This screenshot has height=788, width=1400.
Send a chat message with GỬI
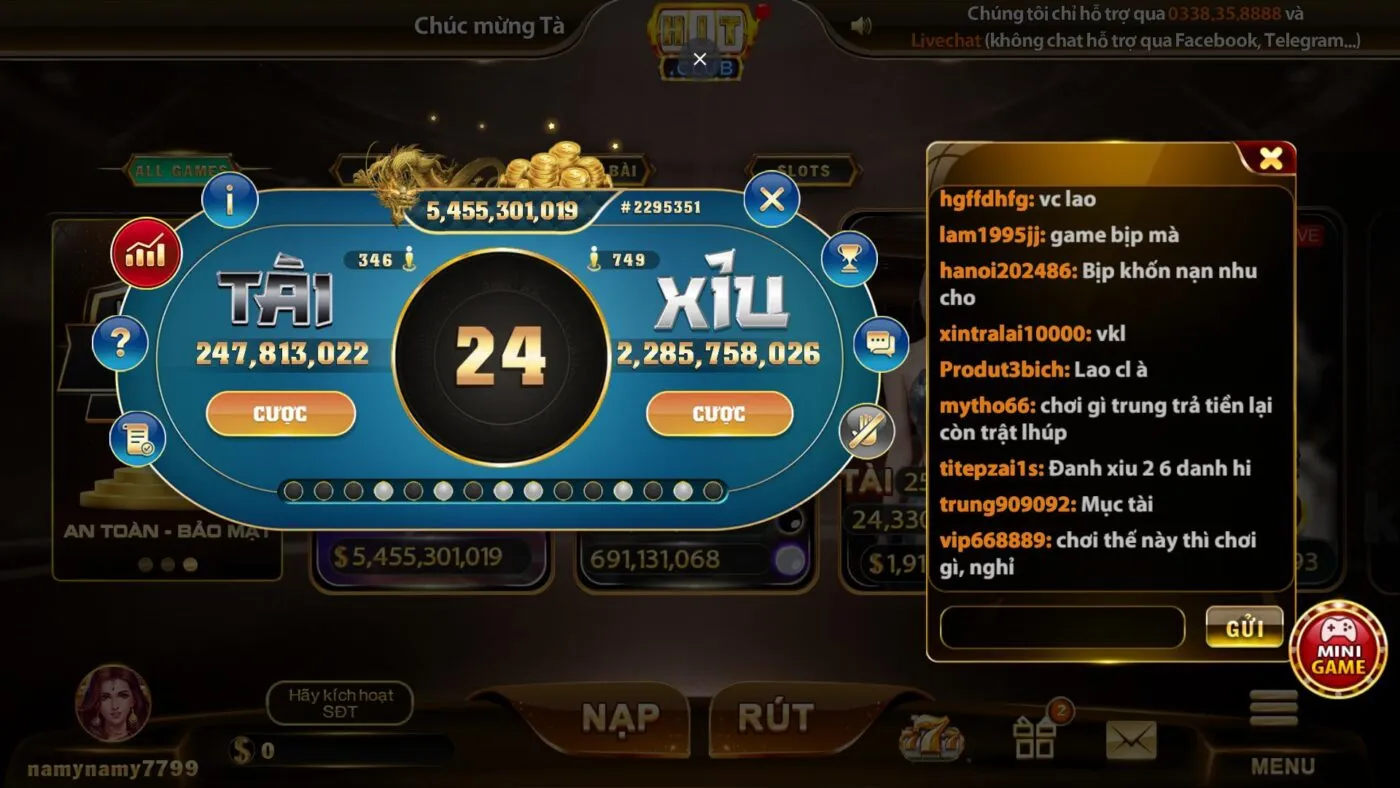coord(1244,628)
